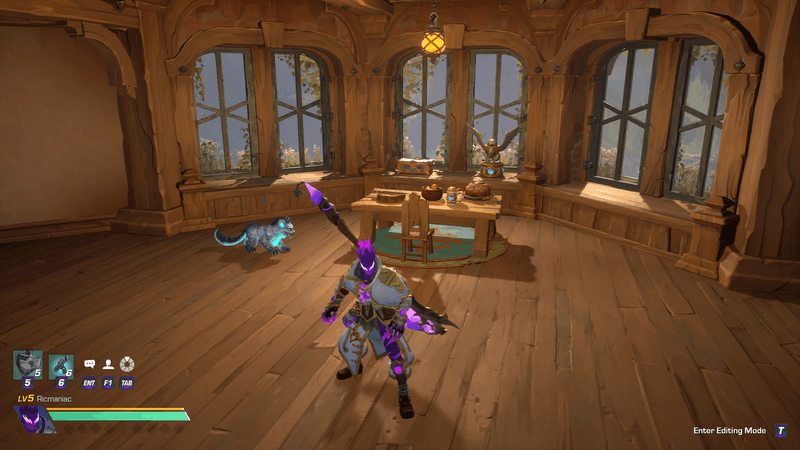Open the player profile silhouette icon

108,365
